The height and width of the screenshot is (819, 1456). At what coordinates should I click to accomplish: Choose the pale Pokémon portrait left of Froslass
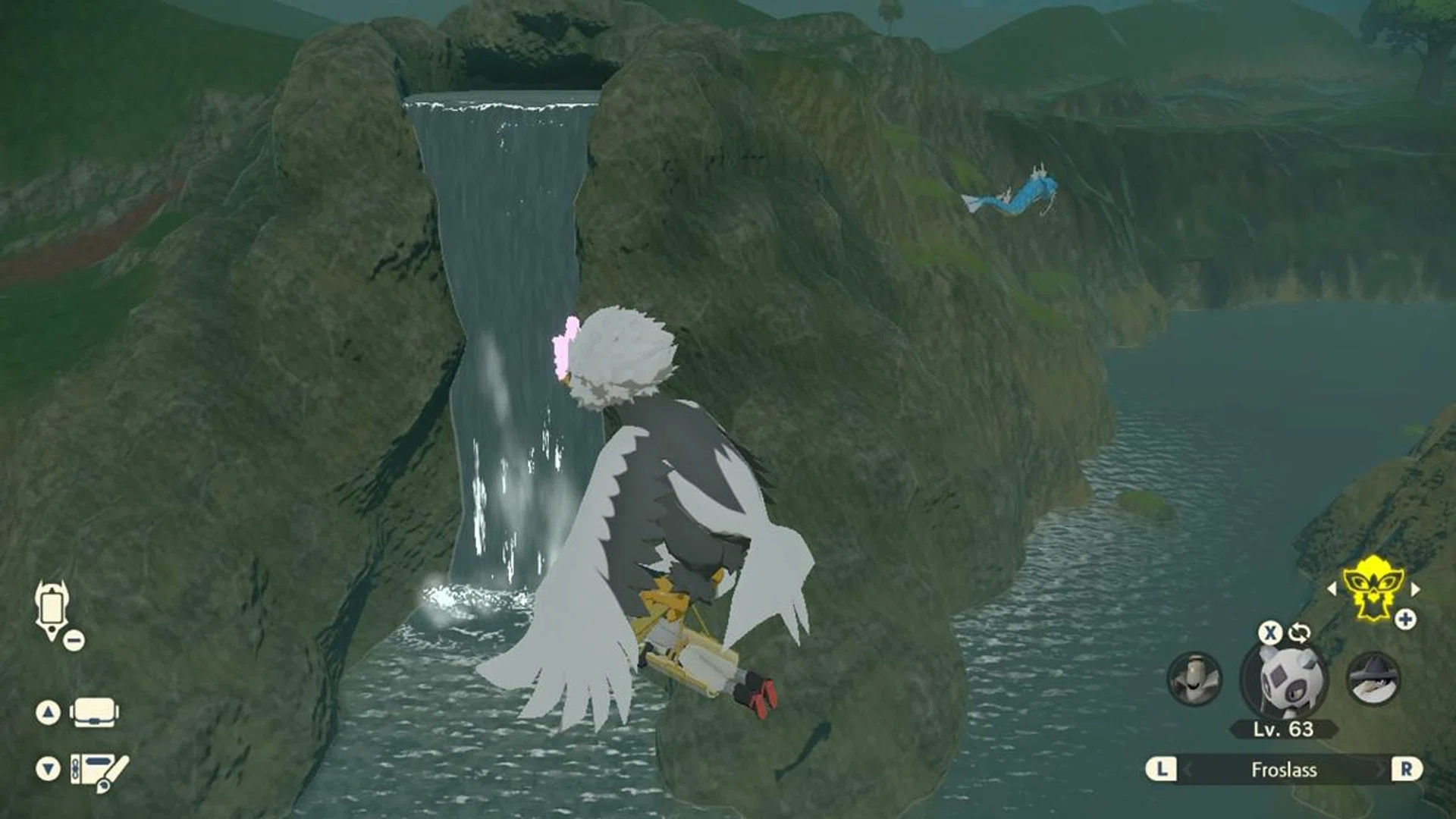(1194, 678)
